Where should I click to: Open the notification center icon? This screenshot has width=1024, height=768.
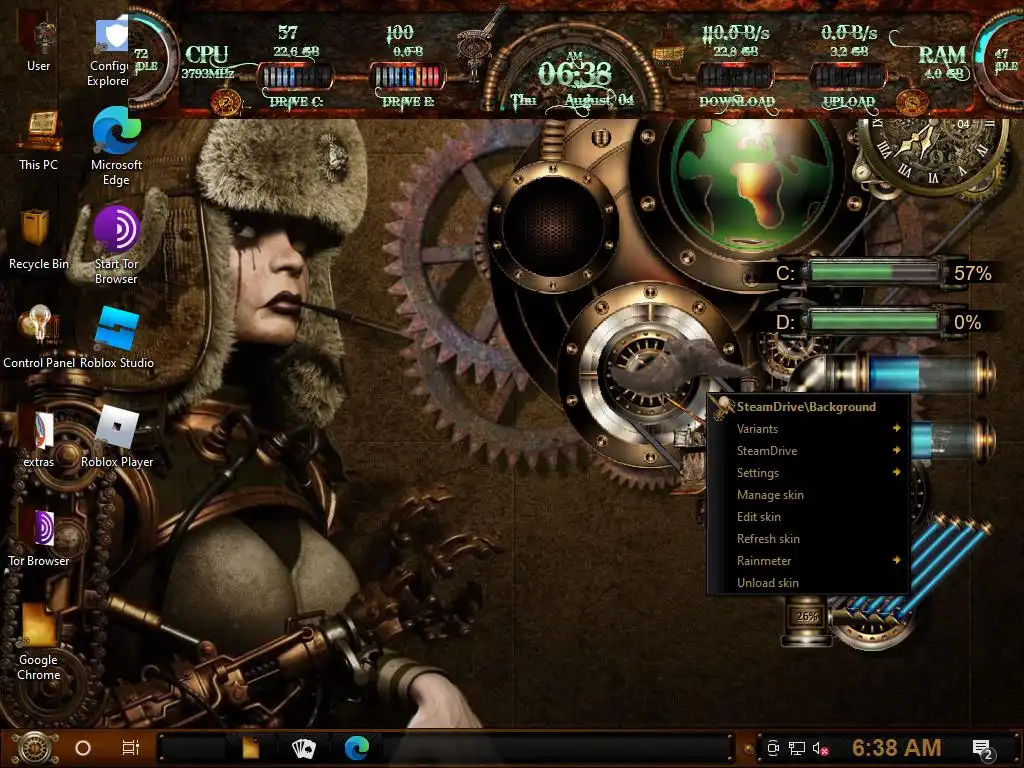coord(982,748)
